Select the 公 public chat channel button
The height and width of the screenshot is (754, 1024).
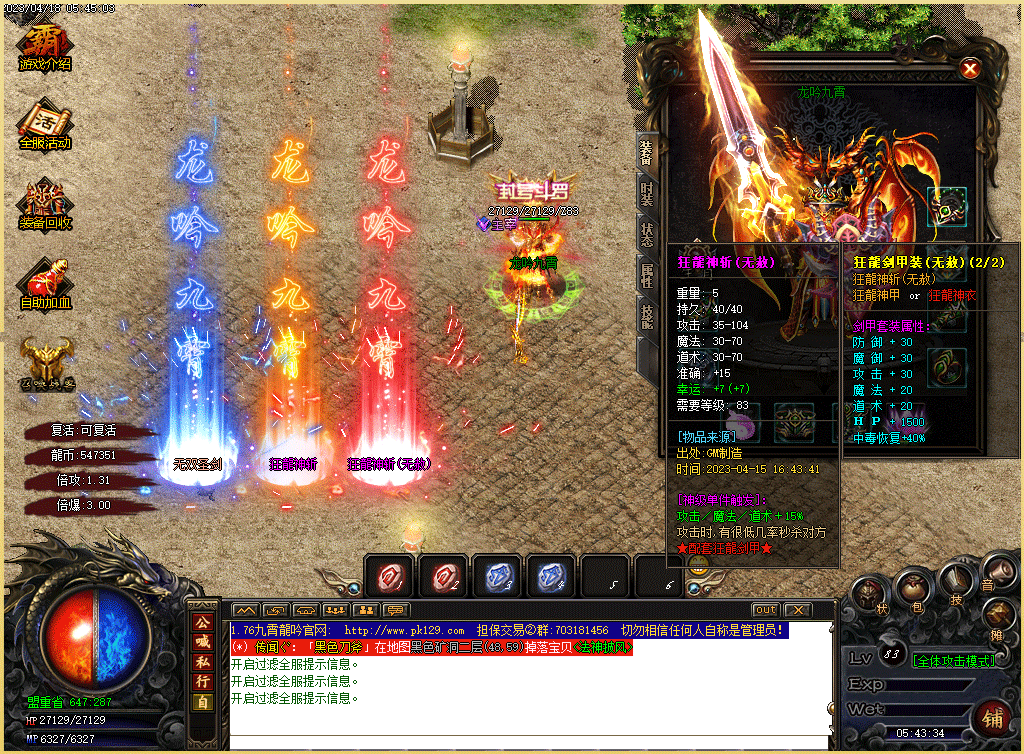pyautogui.click(x=202, y=620)
